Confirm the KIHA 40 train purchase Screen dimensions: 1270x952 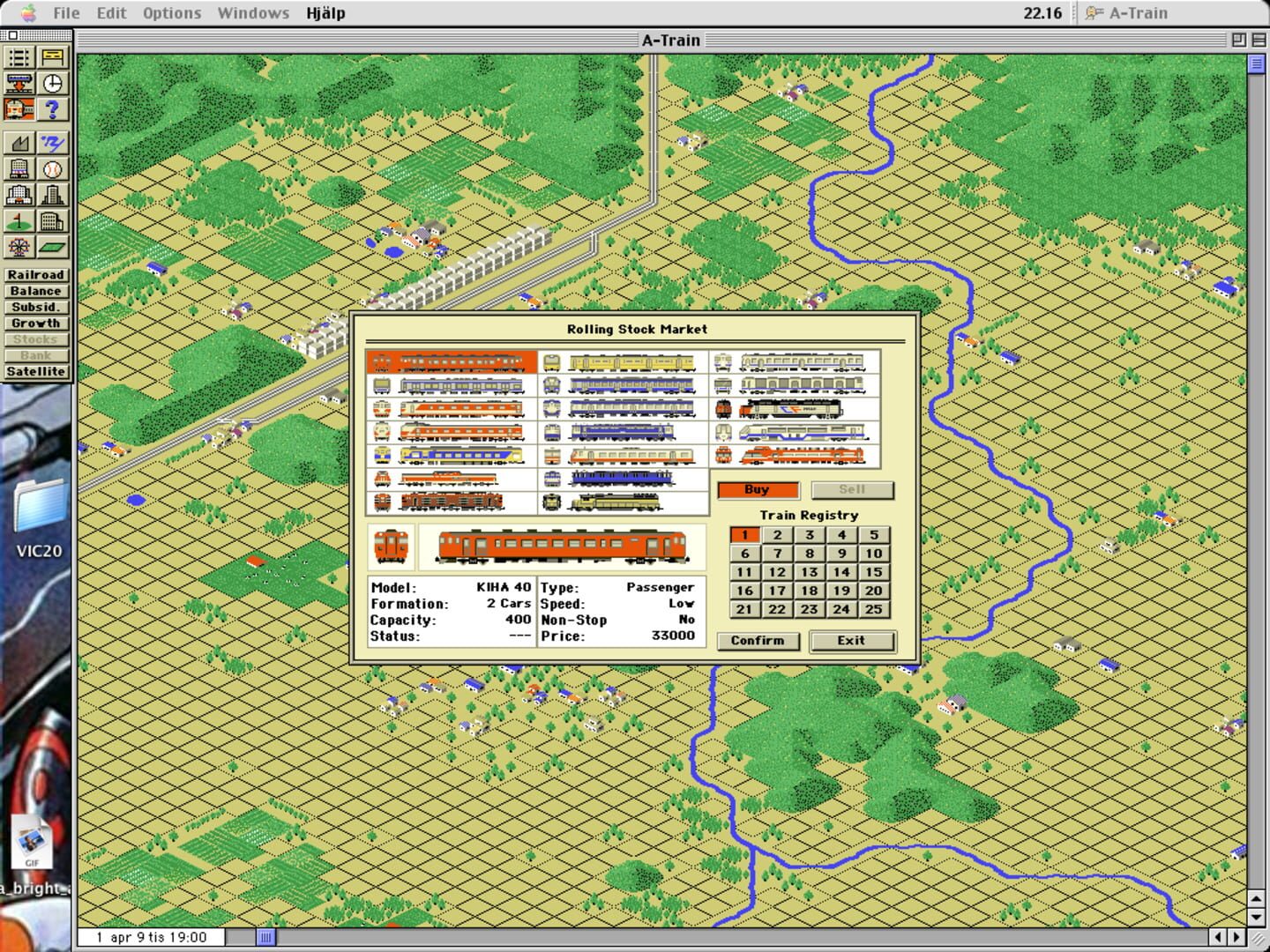pos(758,641)
